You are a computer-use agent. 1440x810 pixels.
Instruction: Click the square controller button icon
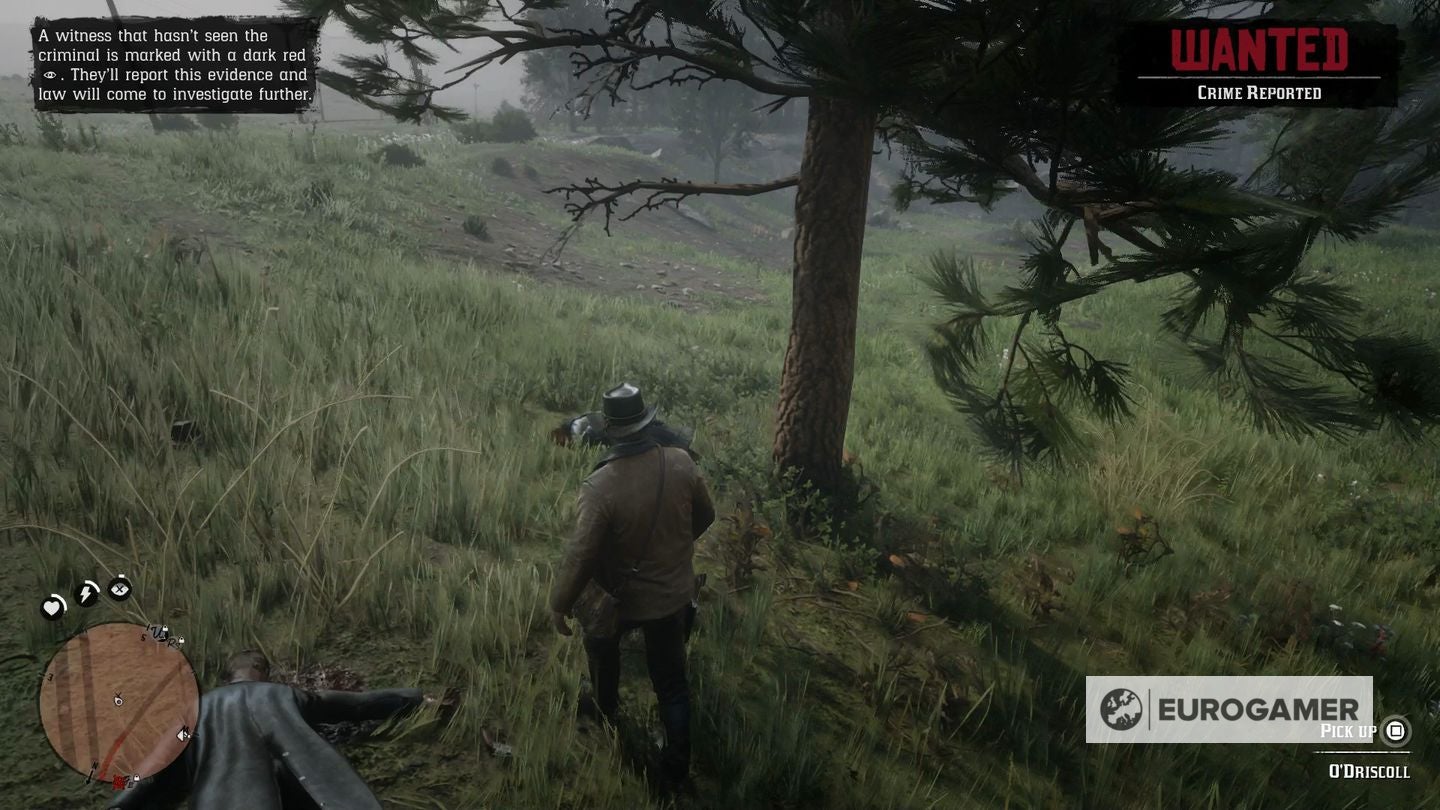coord(1396,731)
